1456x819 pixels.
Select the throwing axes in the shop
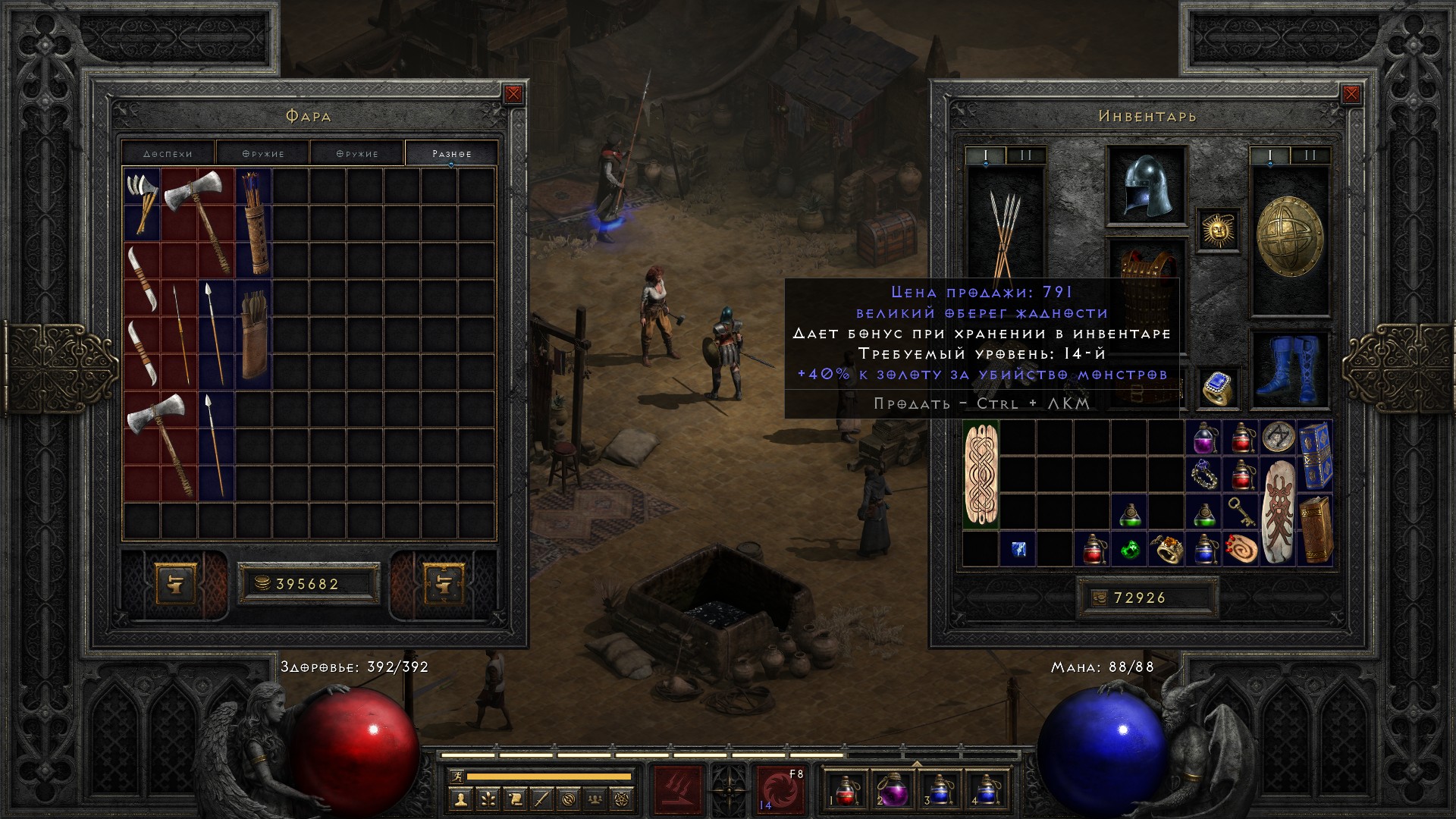coord(142,202)
